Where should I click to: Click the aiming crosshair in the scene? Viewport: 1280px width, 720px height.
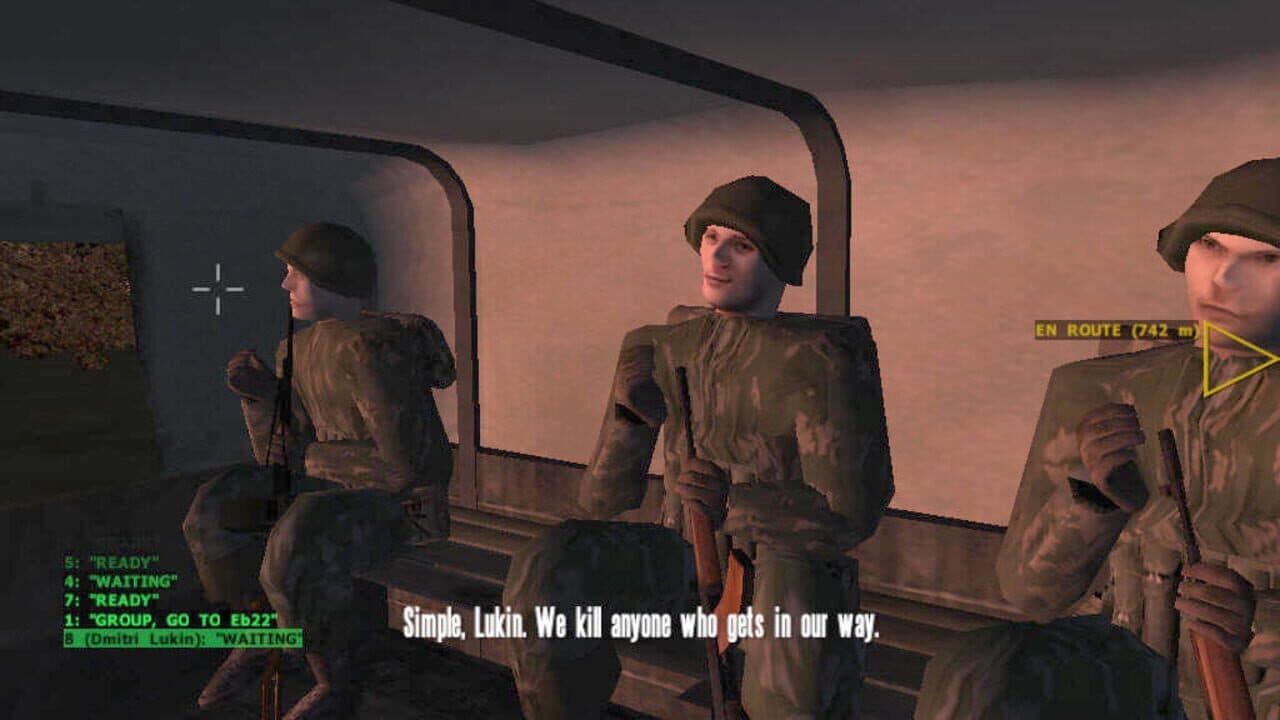point(220,286)
